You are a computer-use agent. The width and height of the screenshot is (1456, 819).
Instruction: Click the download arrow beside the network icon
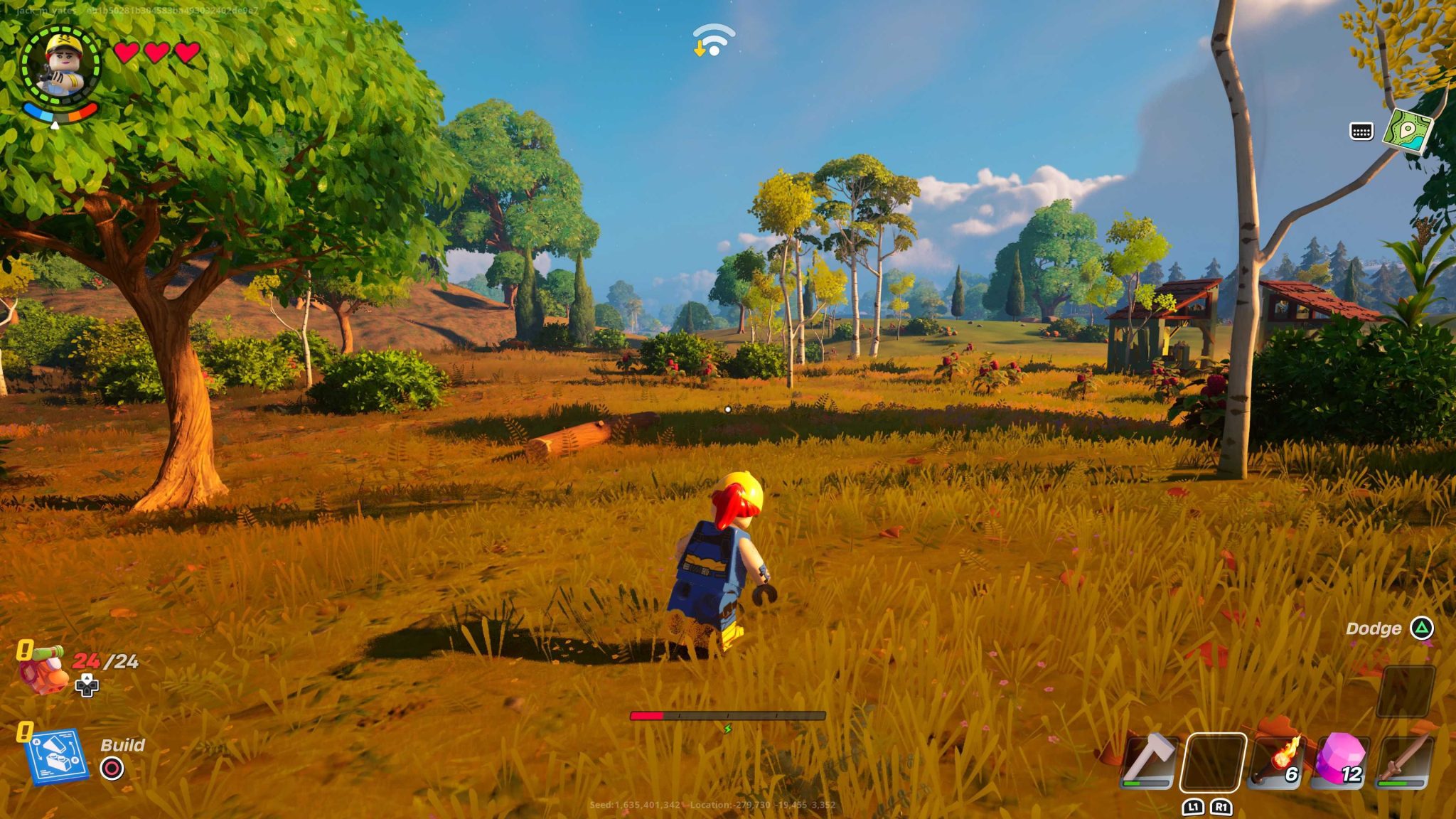pos(700,50)
